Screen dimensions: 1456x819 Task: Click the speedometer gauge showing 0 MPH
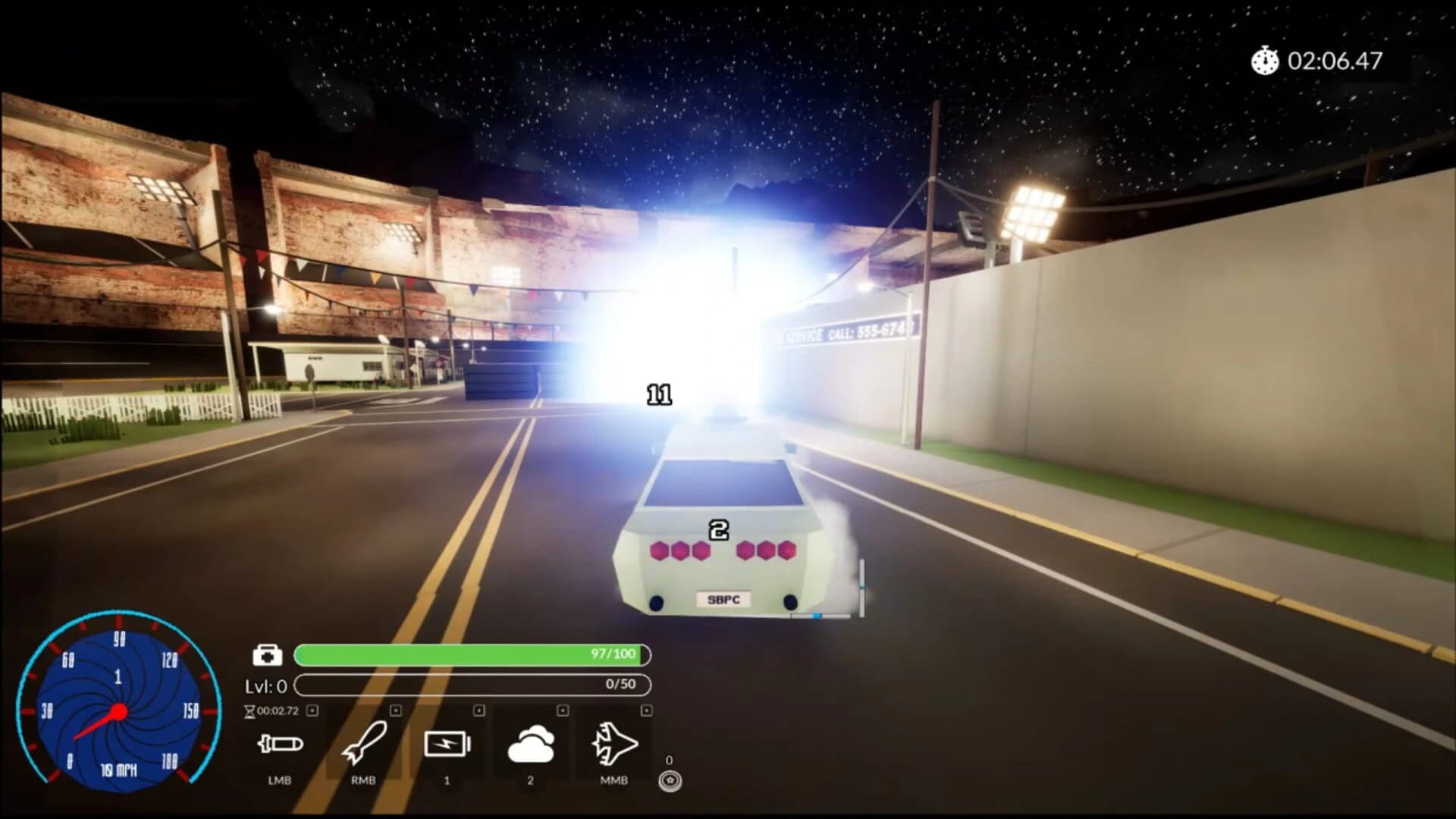118,709
